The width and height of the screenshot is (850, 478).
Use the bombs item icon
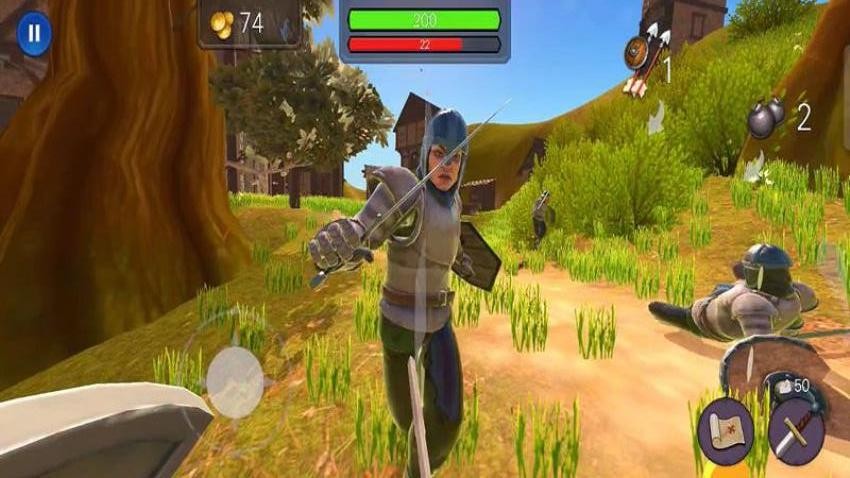767,119
